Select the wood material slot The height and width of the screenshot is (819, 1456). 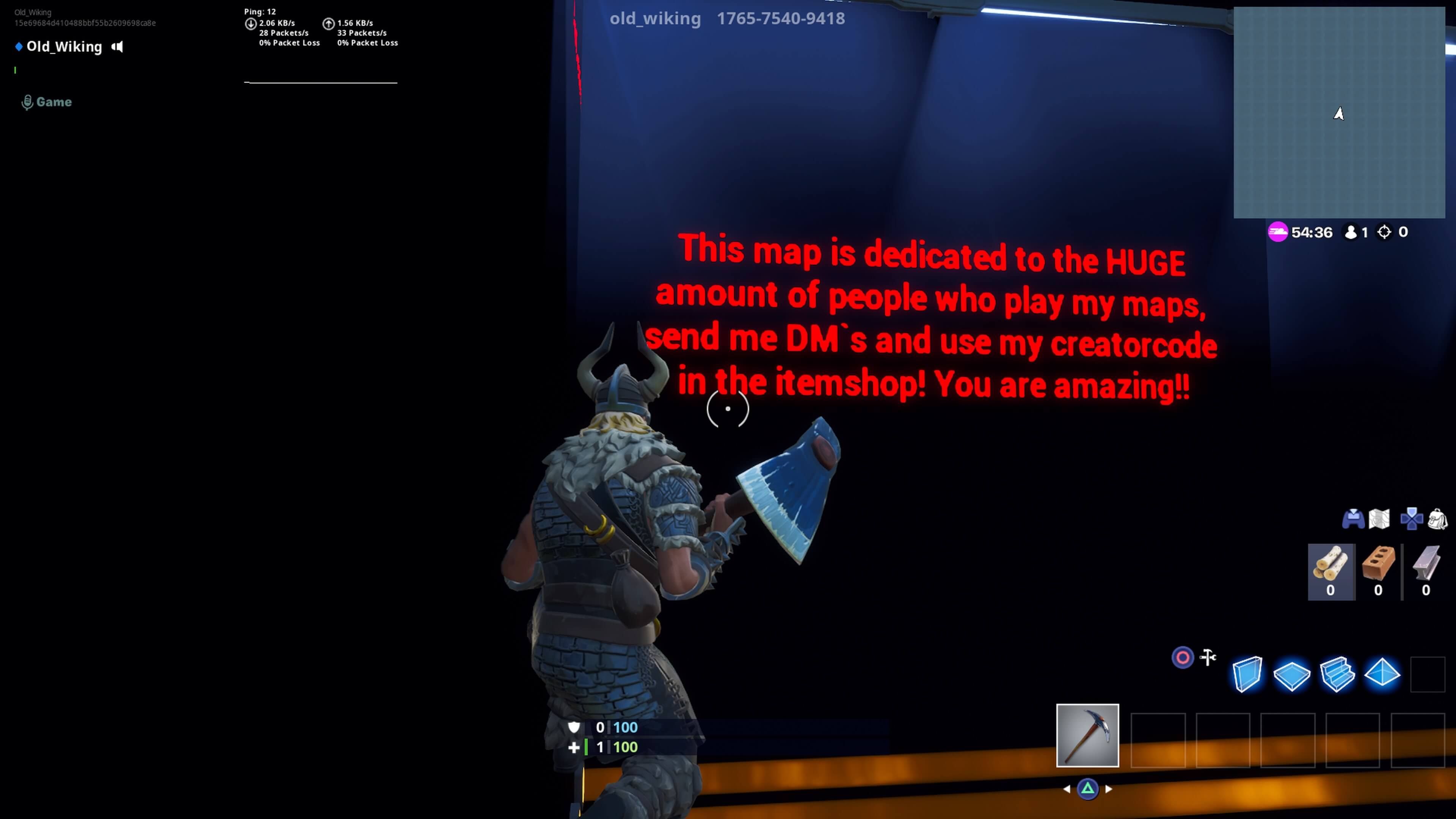coord(1330,571)
